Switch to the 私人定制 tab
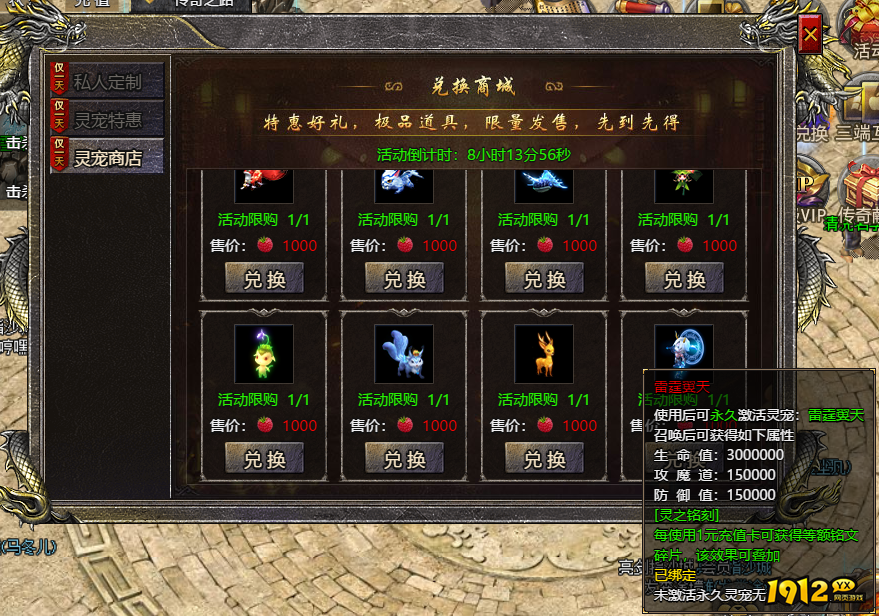This screenshot has height=616, width=879. coord(107,82)
